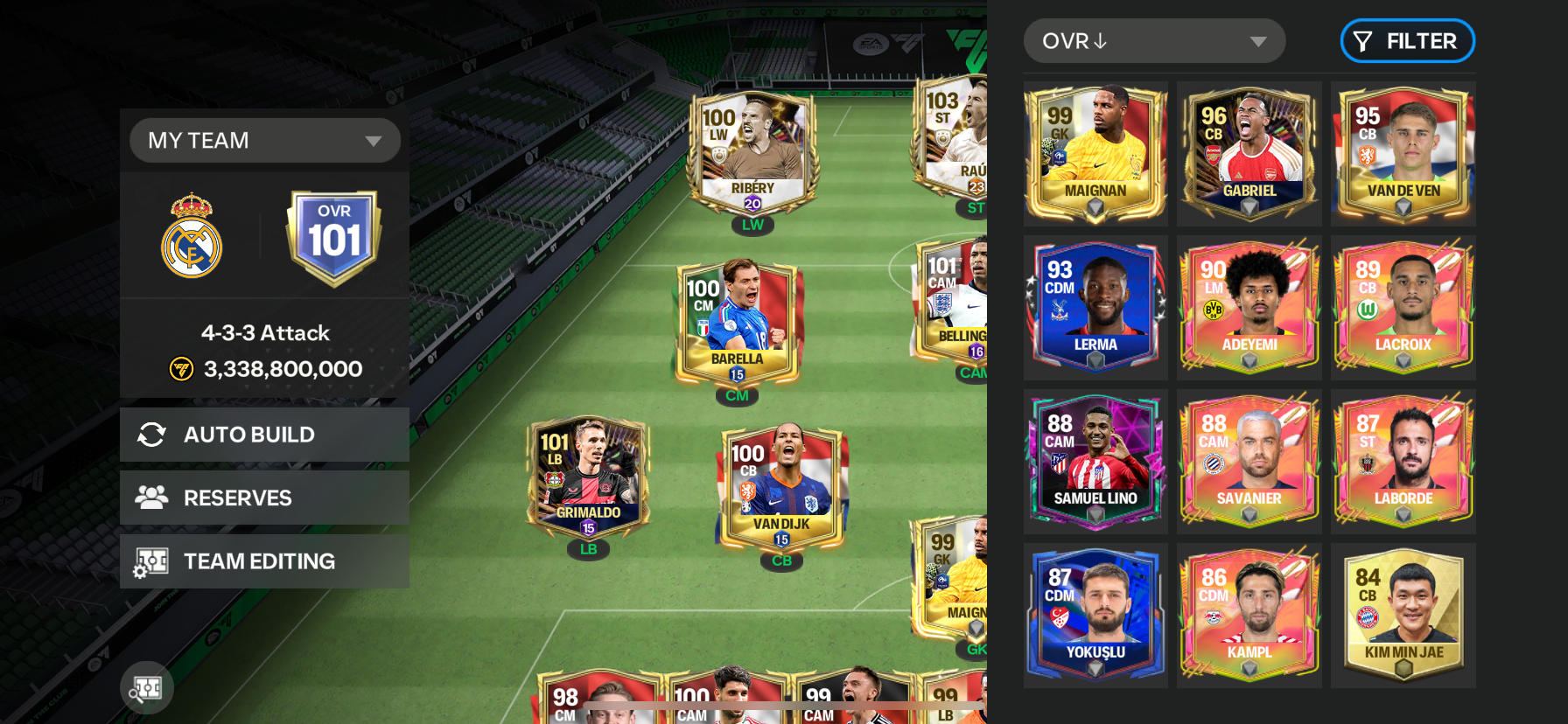
Task: Select Barella's CM card on the pitch
Action: coord(737,324)
